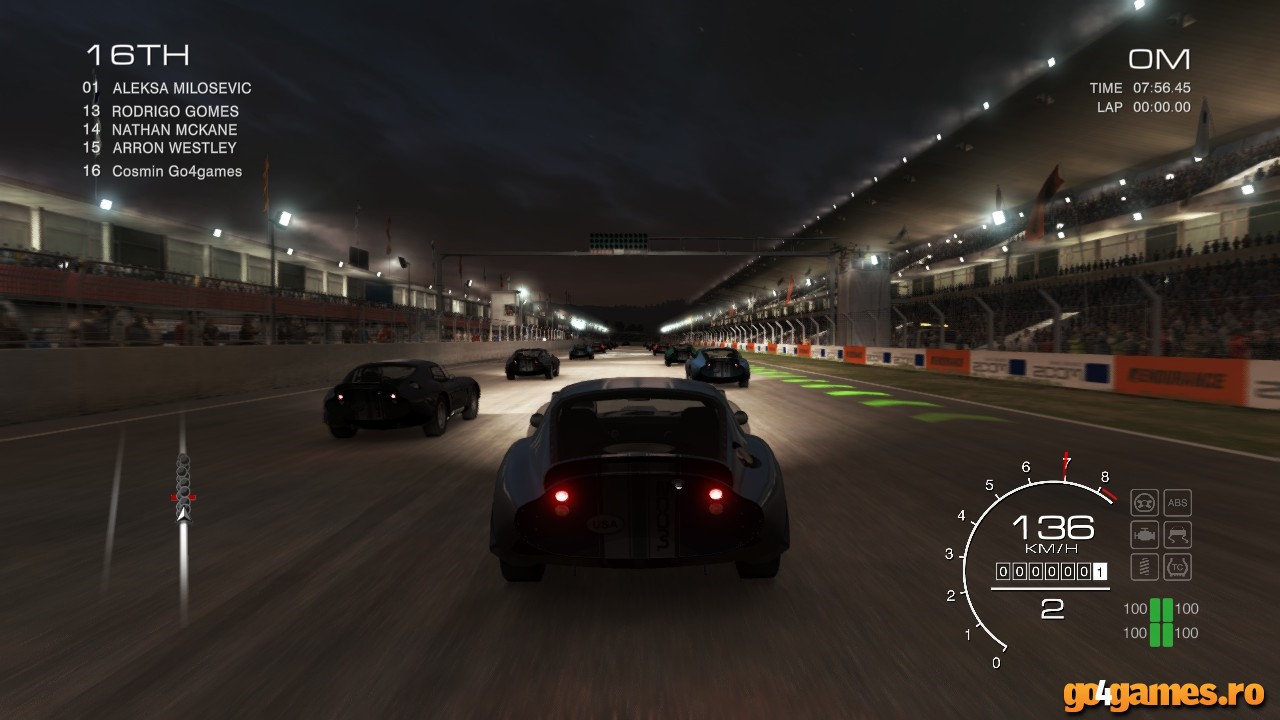Click the Cosmin Go4games player row
The image size is (1280, 720).
coord(162,171)
